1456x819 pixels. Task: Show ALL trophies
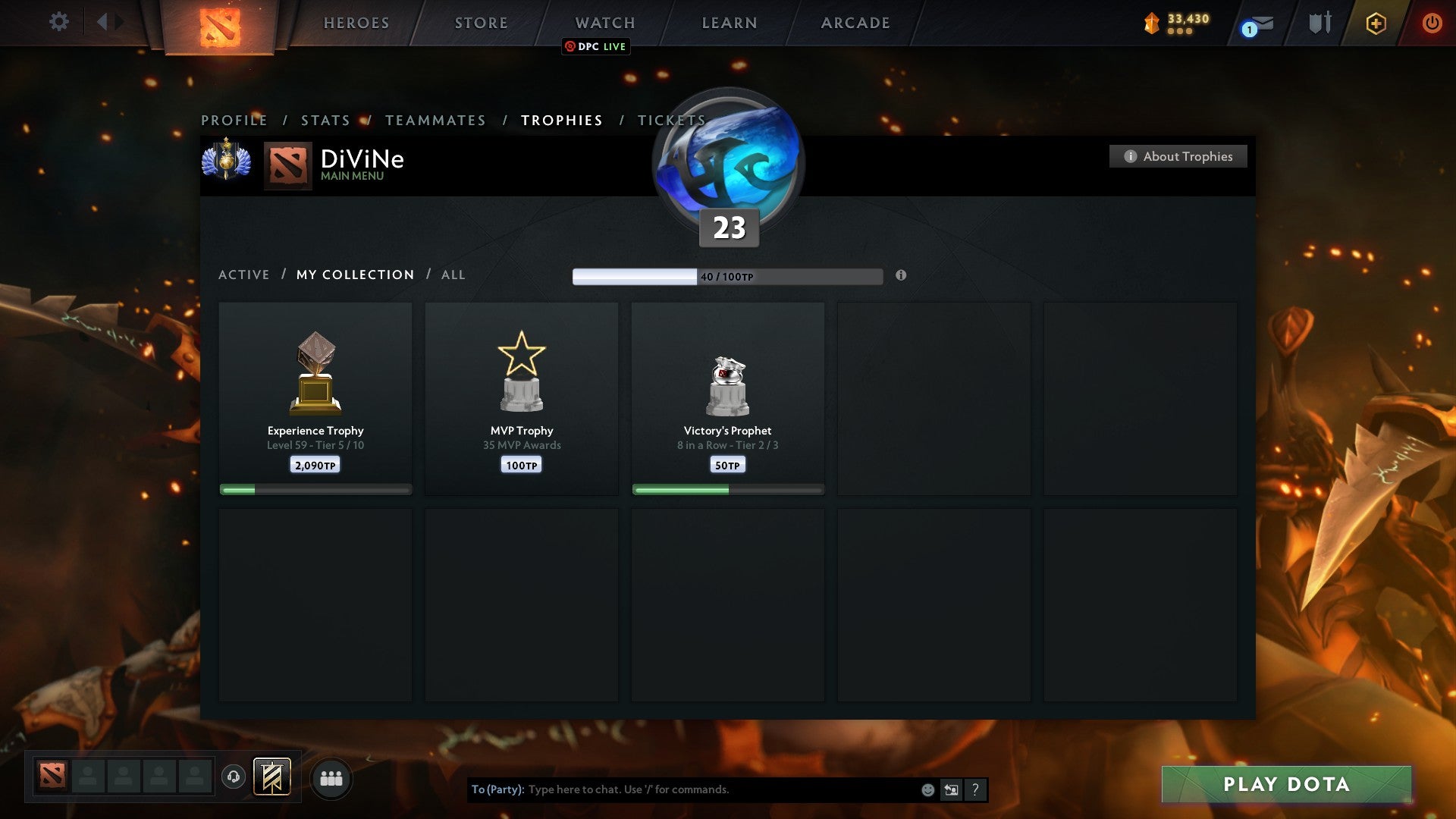[453, 275]
